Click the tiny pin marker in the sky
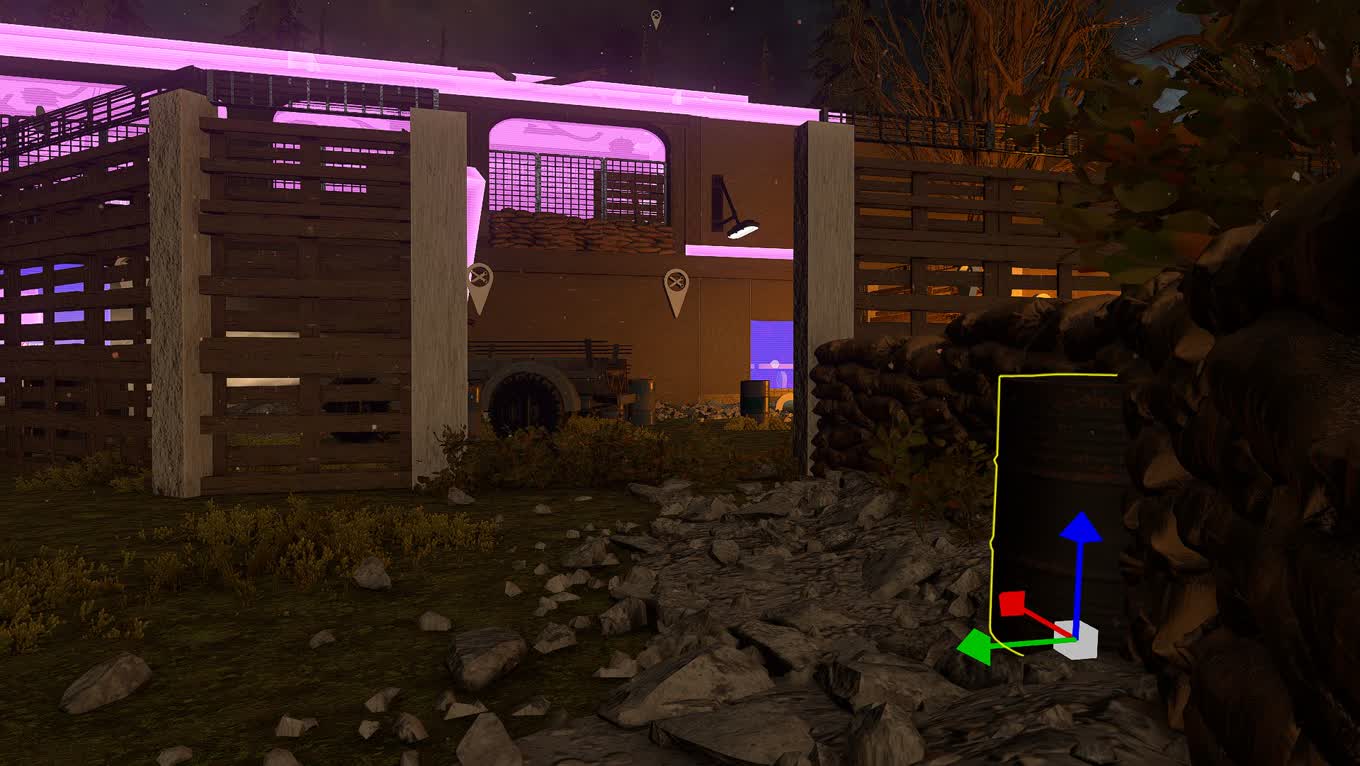This screenshot has width=1360, height=766. click(656, 18)
